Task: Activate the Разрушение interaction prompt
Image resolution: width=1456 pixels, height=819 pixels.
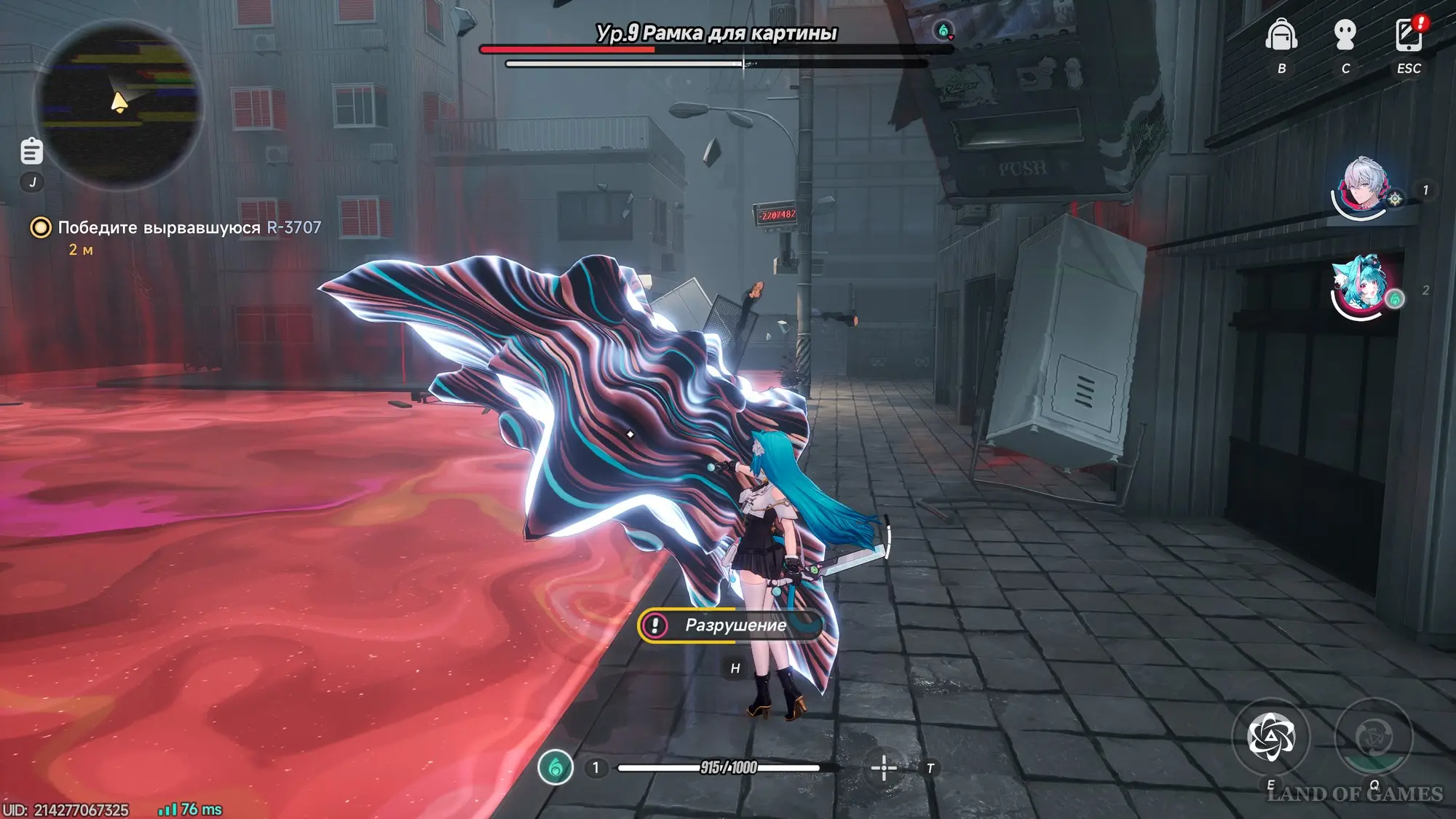Action: coord(731,625)
